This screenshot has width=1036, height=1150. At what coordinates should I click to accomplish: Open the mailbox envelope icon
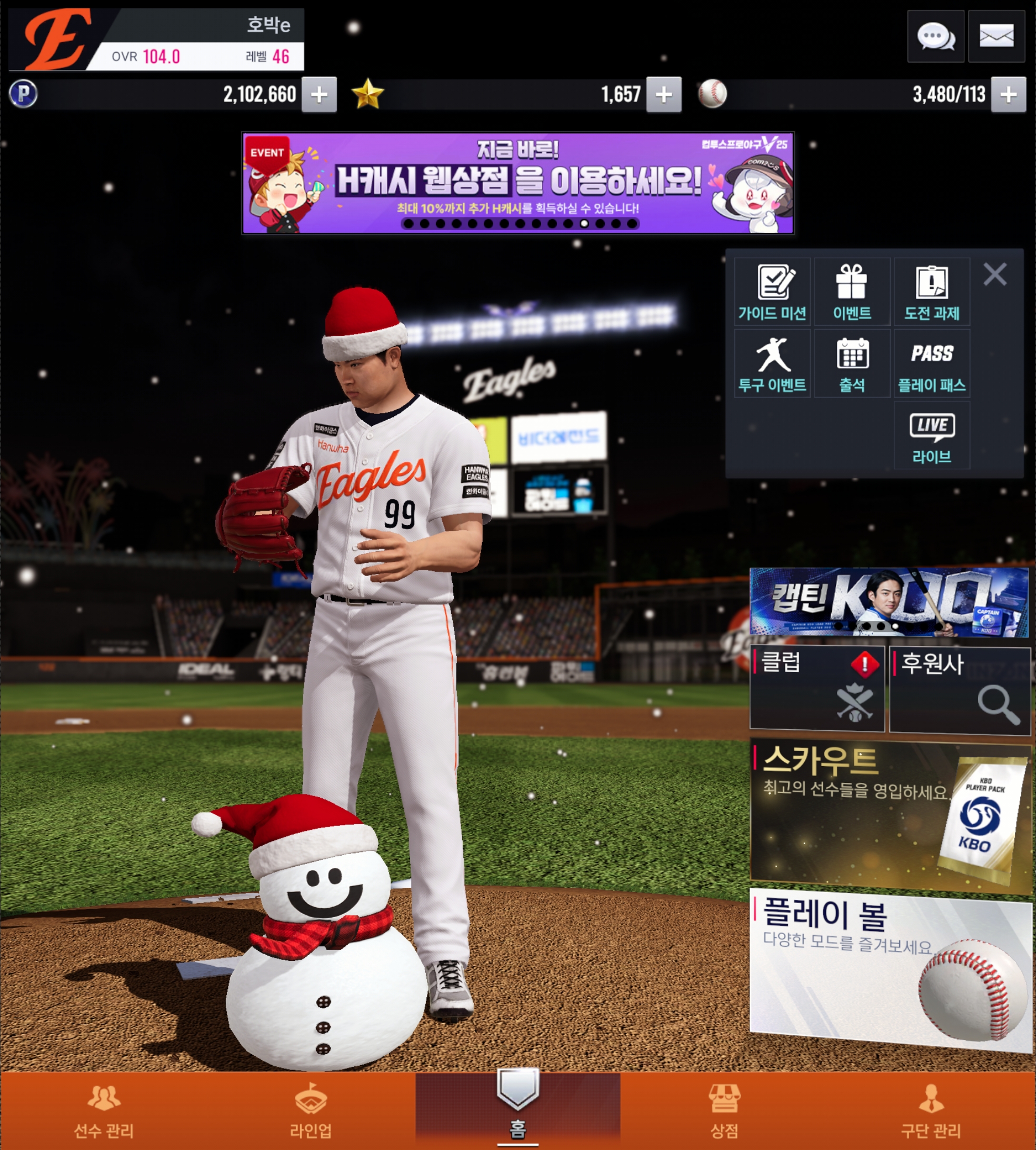pyautogui.click(x=995, y=37)
